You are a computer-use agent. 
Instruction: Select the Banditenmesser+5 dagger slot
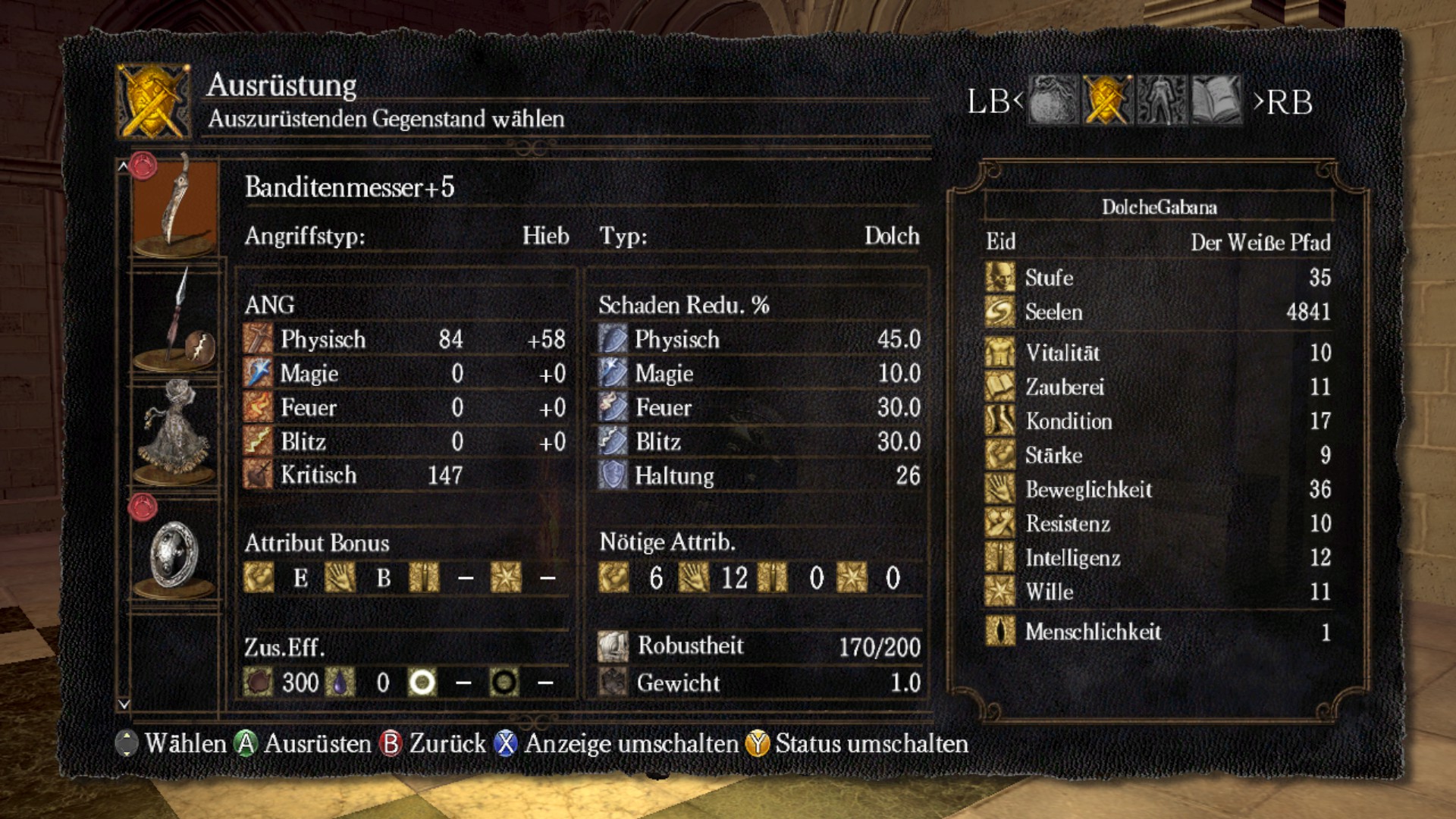pos(176,206)
